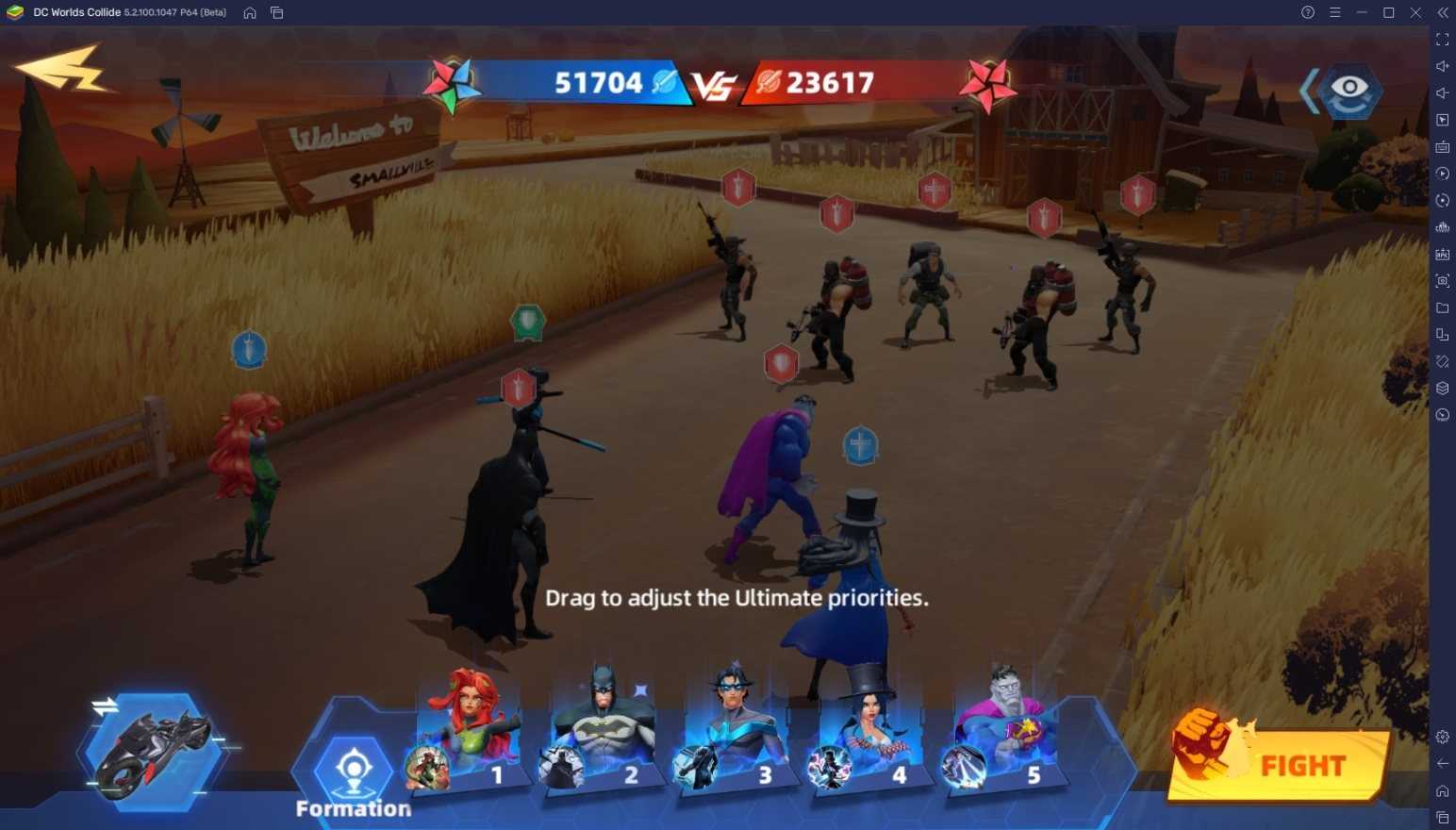Toggle the eye view button
The width and height of the screenshot is (1456, 830).
(1348, 90)
